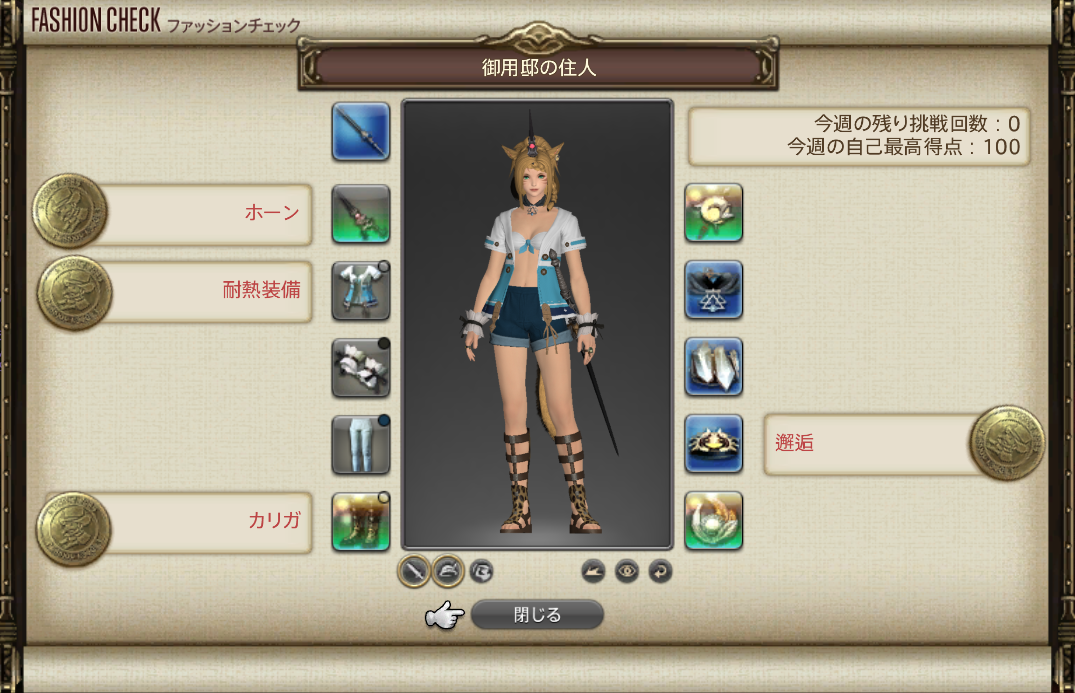Select the green gem ring slot
Viewport: 1075px width, 693px height.
pos(713,521)
